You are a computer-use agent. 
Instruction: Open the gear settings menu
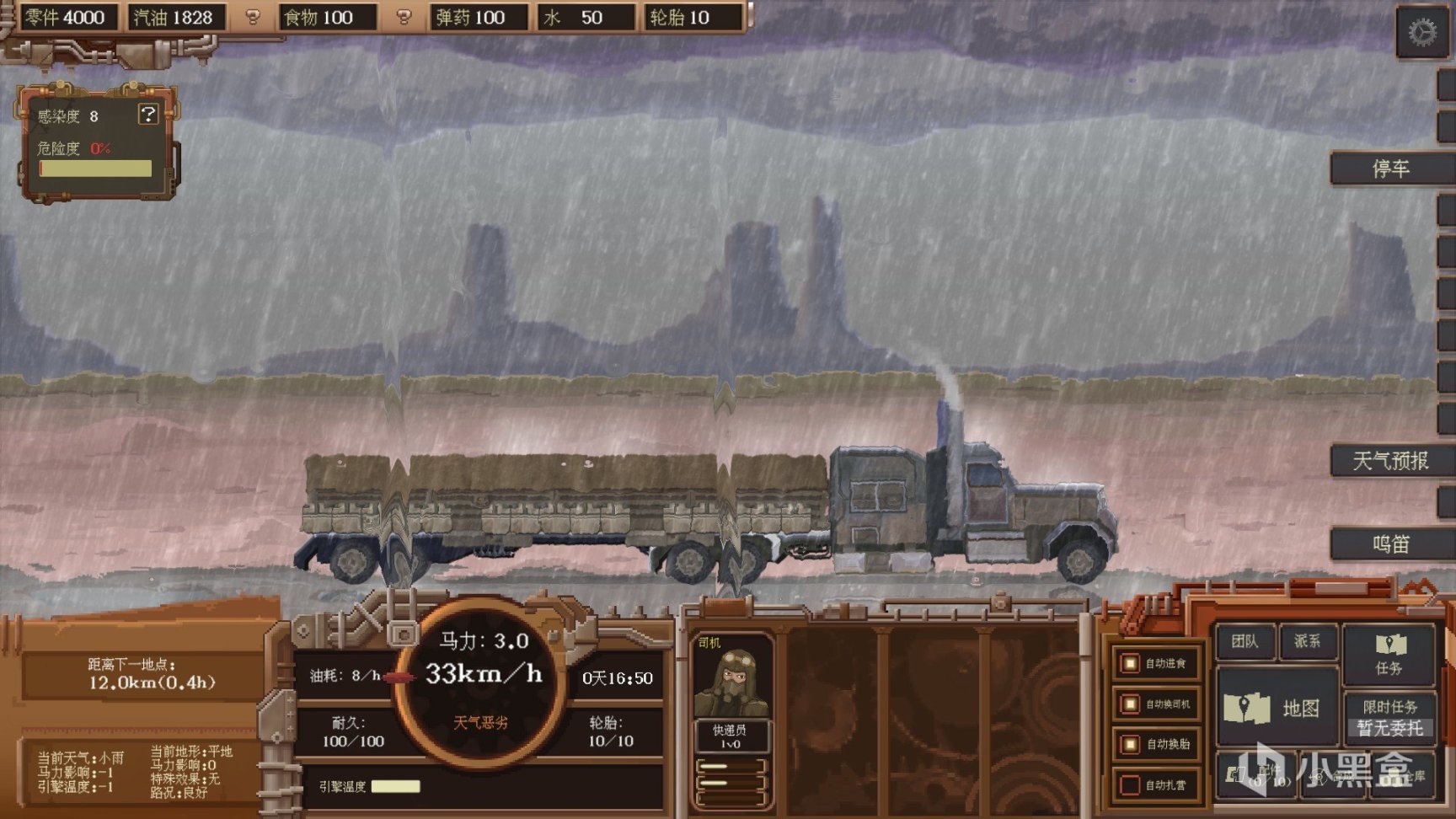tap(1421, 33)
